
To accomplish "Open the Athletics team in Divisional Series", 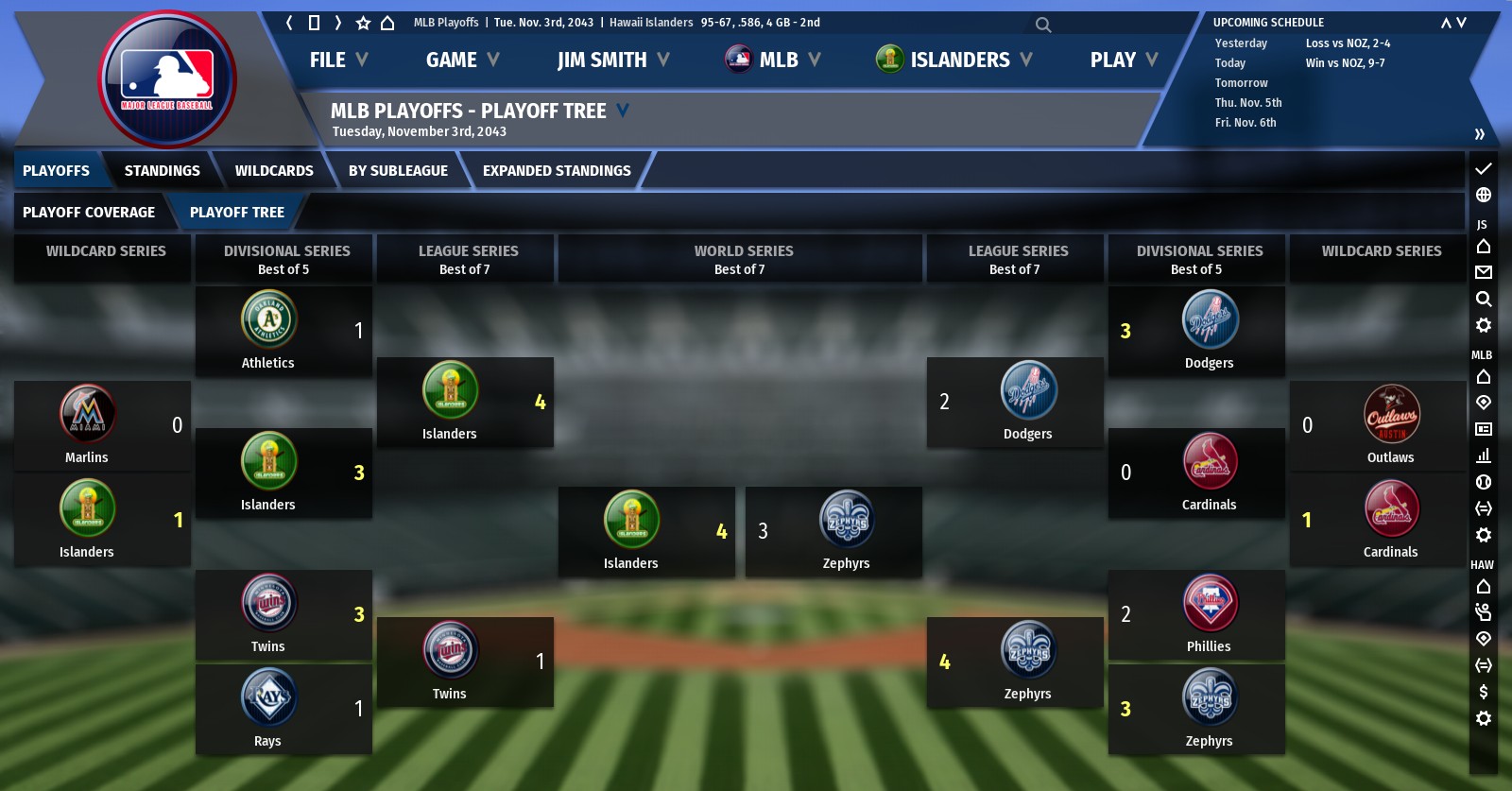I will coord(268,319).
